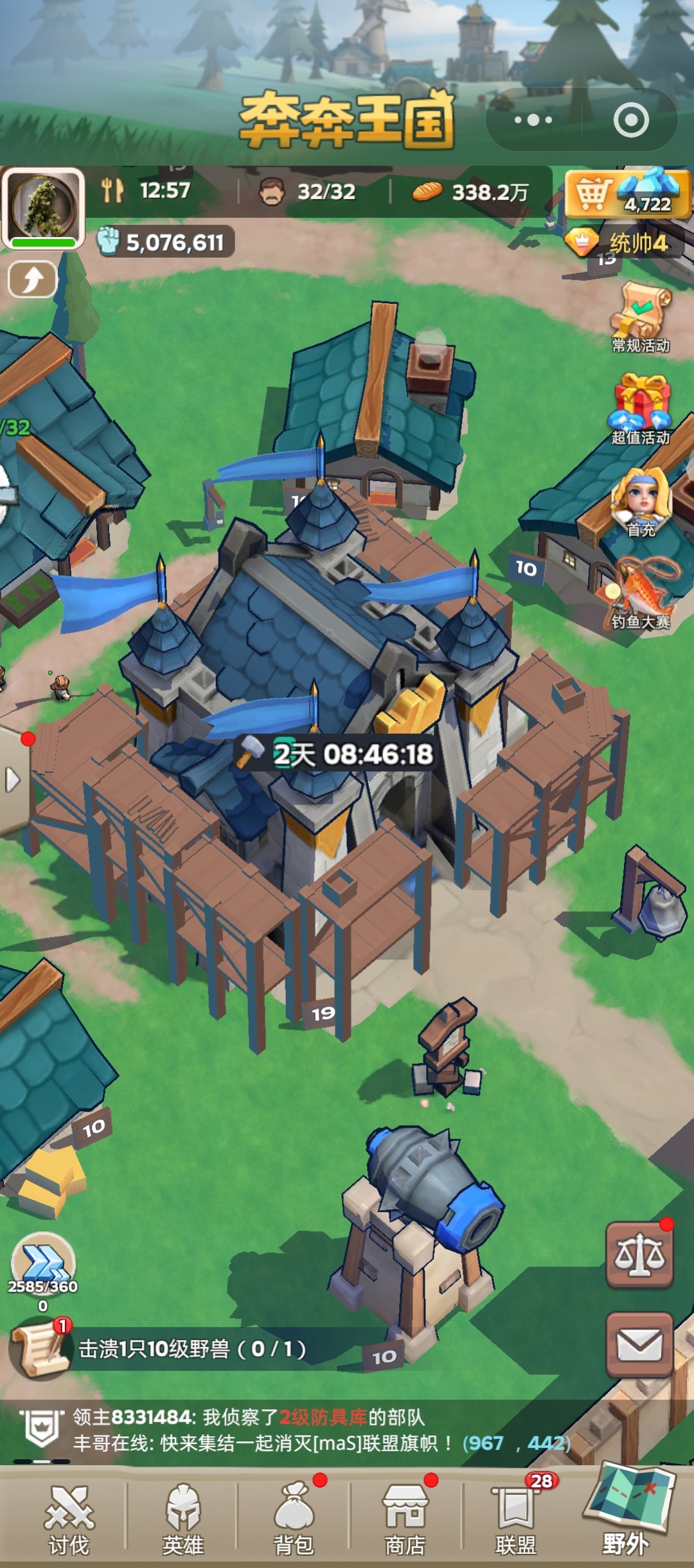The image size is (694, 1568).
Task: Expand the left side panel arrow
Action: pos(12,780)
